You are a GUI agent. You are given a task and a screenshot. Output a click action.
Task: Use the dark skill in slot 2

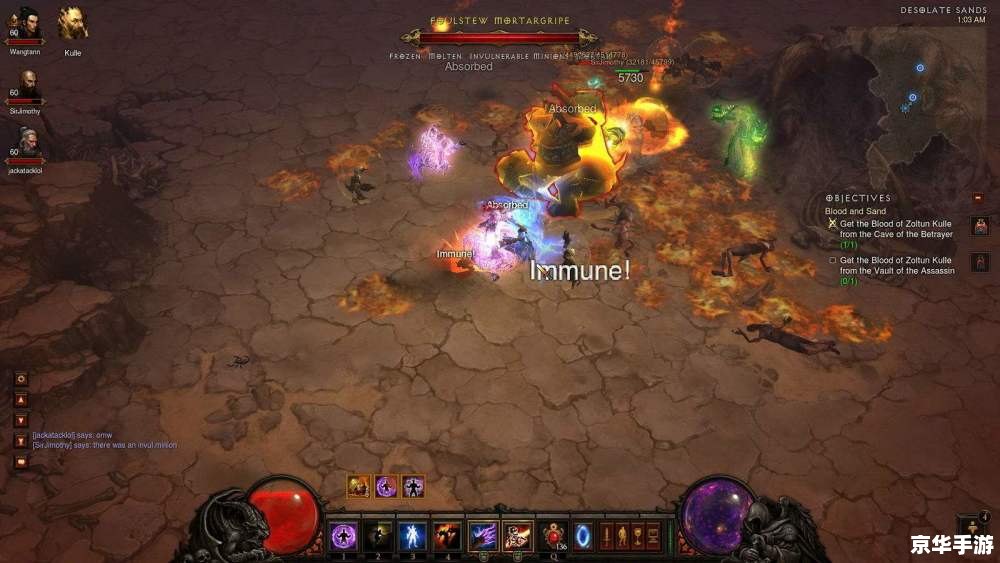[378, 536]
